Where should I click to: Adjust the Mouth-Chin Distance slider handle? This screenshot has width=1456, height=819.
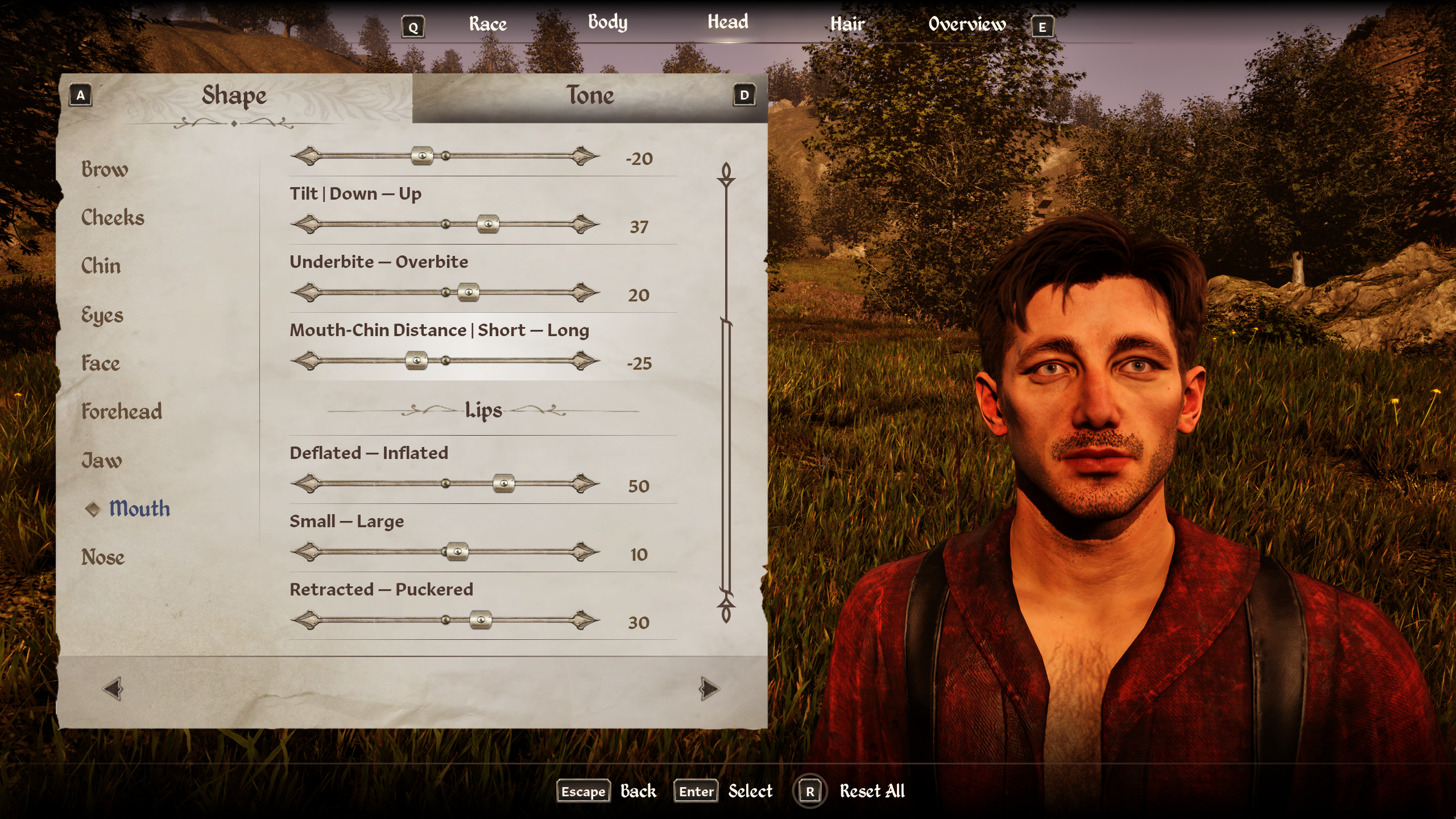(x=416, y=361)
